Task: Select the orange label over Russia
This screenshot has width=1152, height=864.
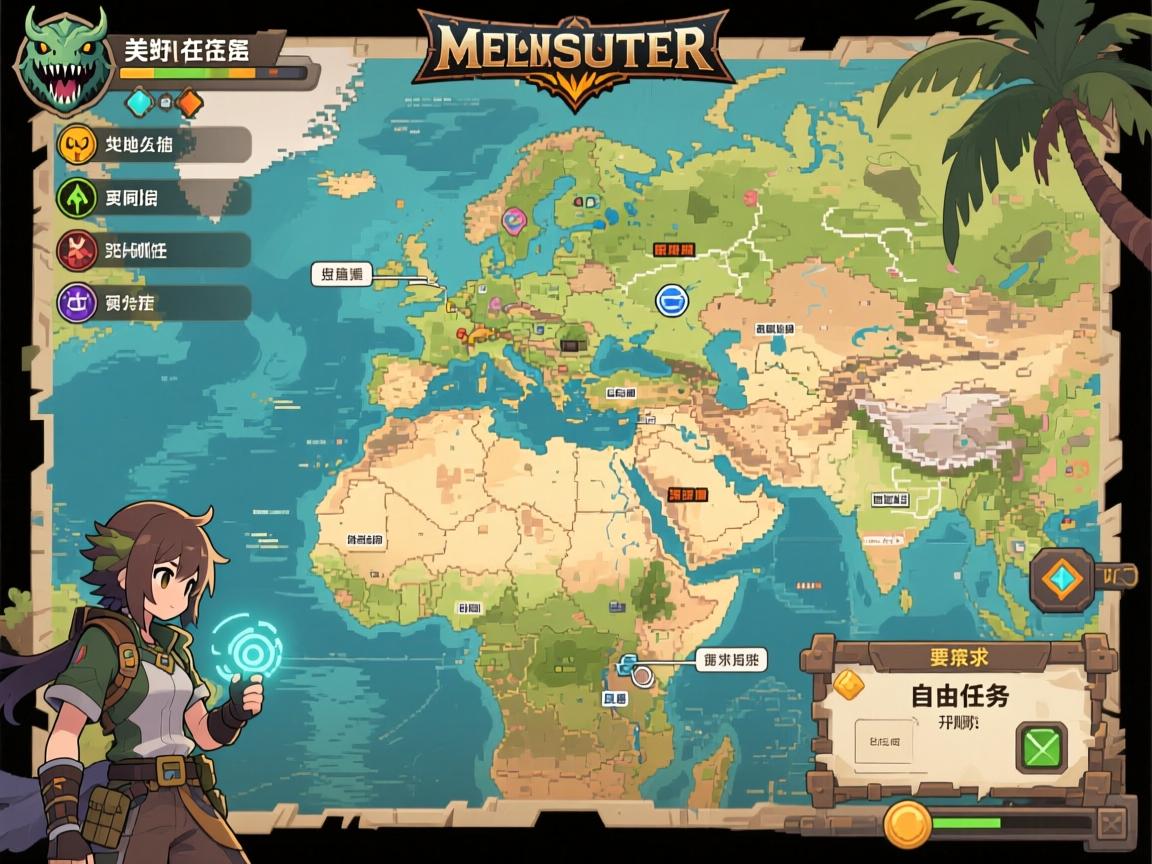Action: click(x=673, y=248)
